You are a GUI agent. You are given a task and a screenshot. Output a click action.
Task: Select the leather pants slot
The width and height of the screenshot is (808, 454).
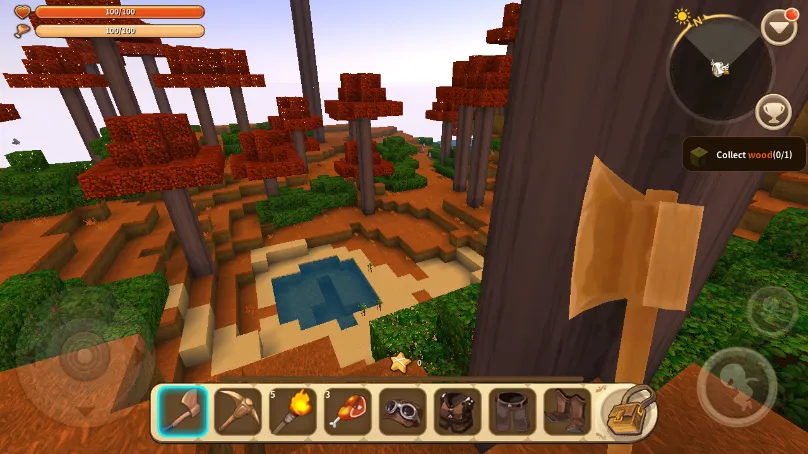click(x=513, y=411)
